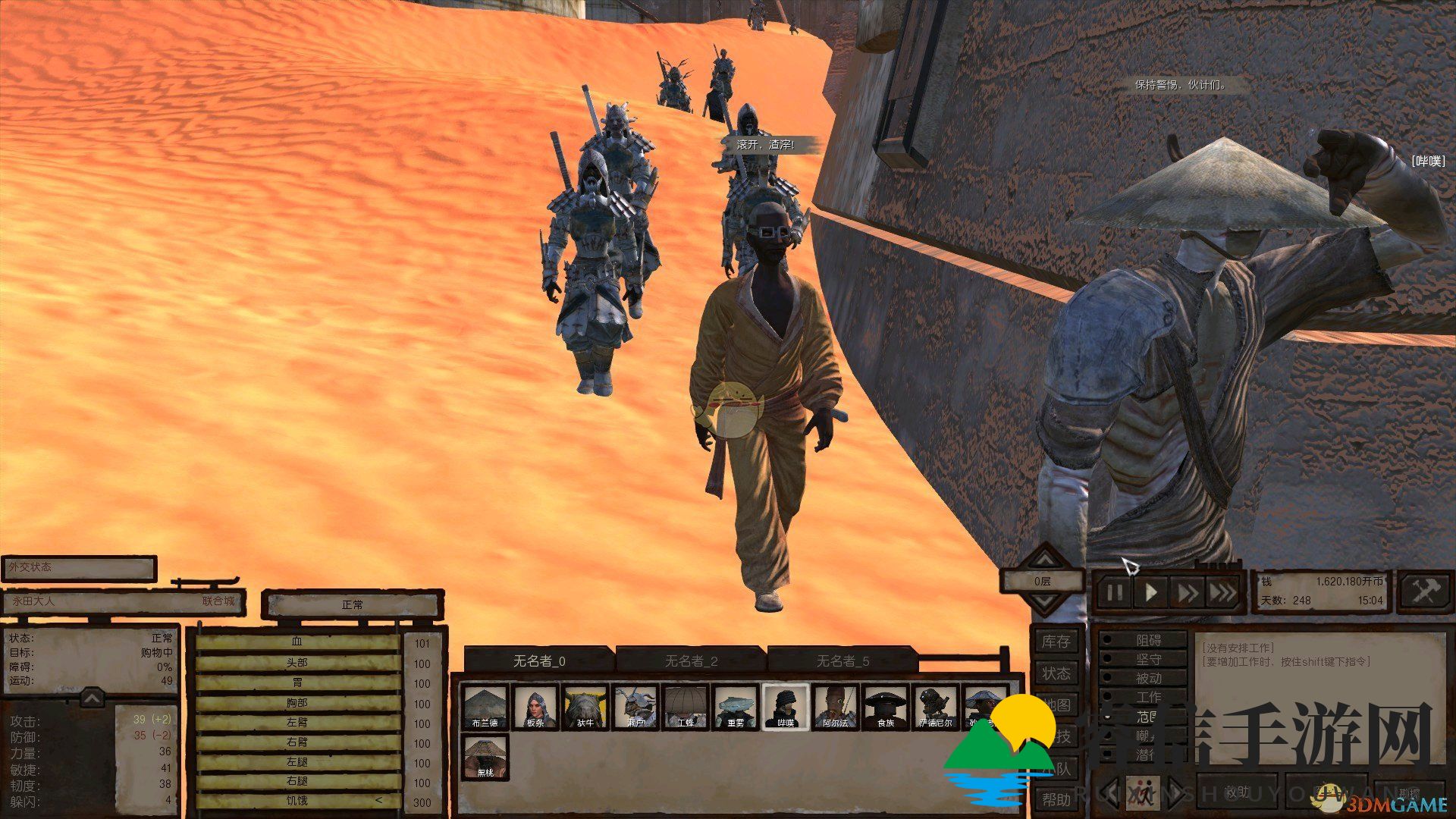Open the 库存 inventory panel
This screenshot has width=1456, height=819.
tap(1056, 642)
